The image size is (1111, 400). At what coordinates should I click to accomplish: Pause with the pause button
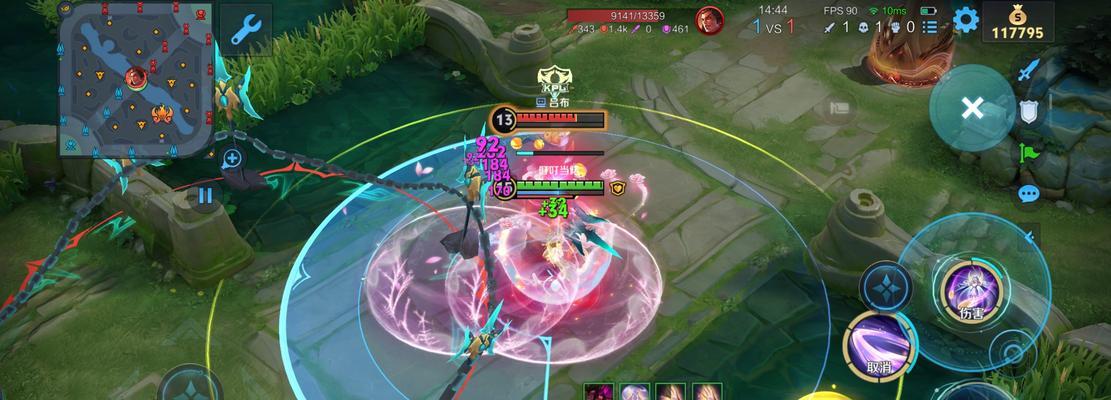tap(205, 195)
